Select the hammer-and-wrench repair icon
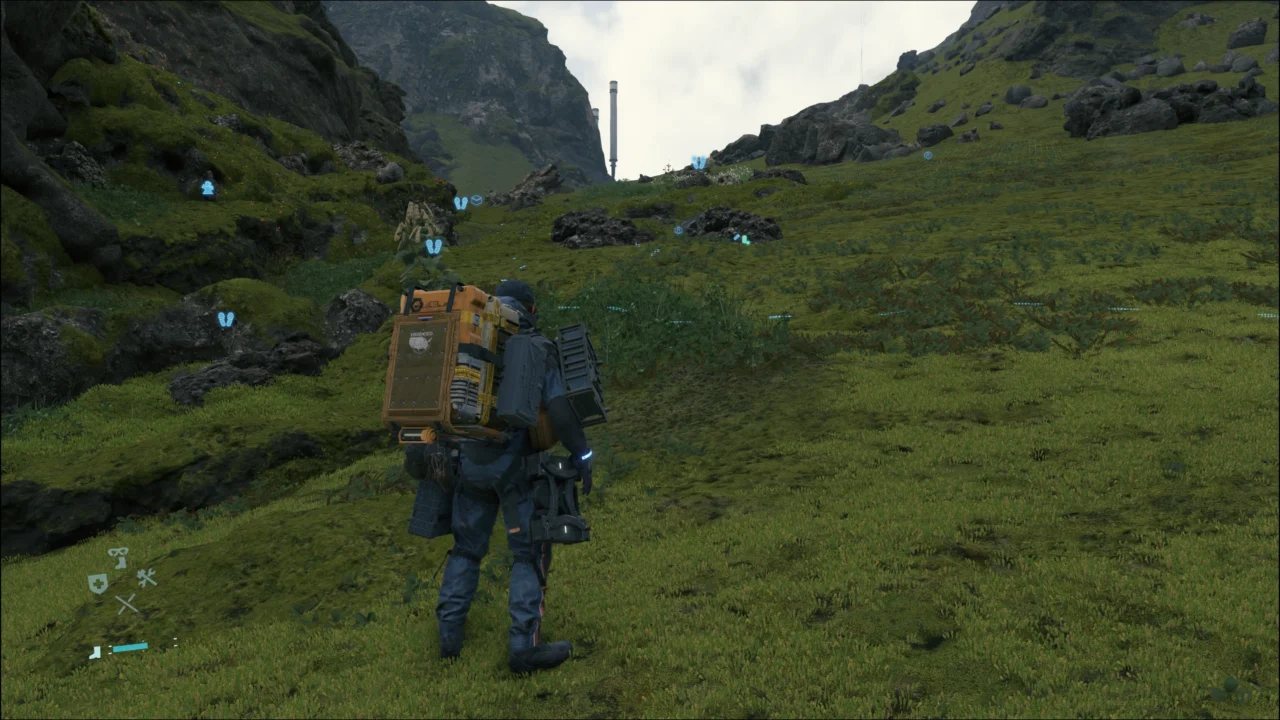The height and width of the screenshot is (720, 1280). coord(147,577)
